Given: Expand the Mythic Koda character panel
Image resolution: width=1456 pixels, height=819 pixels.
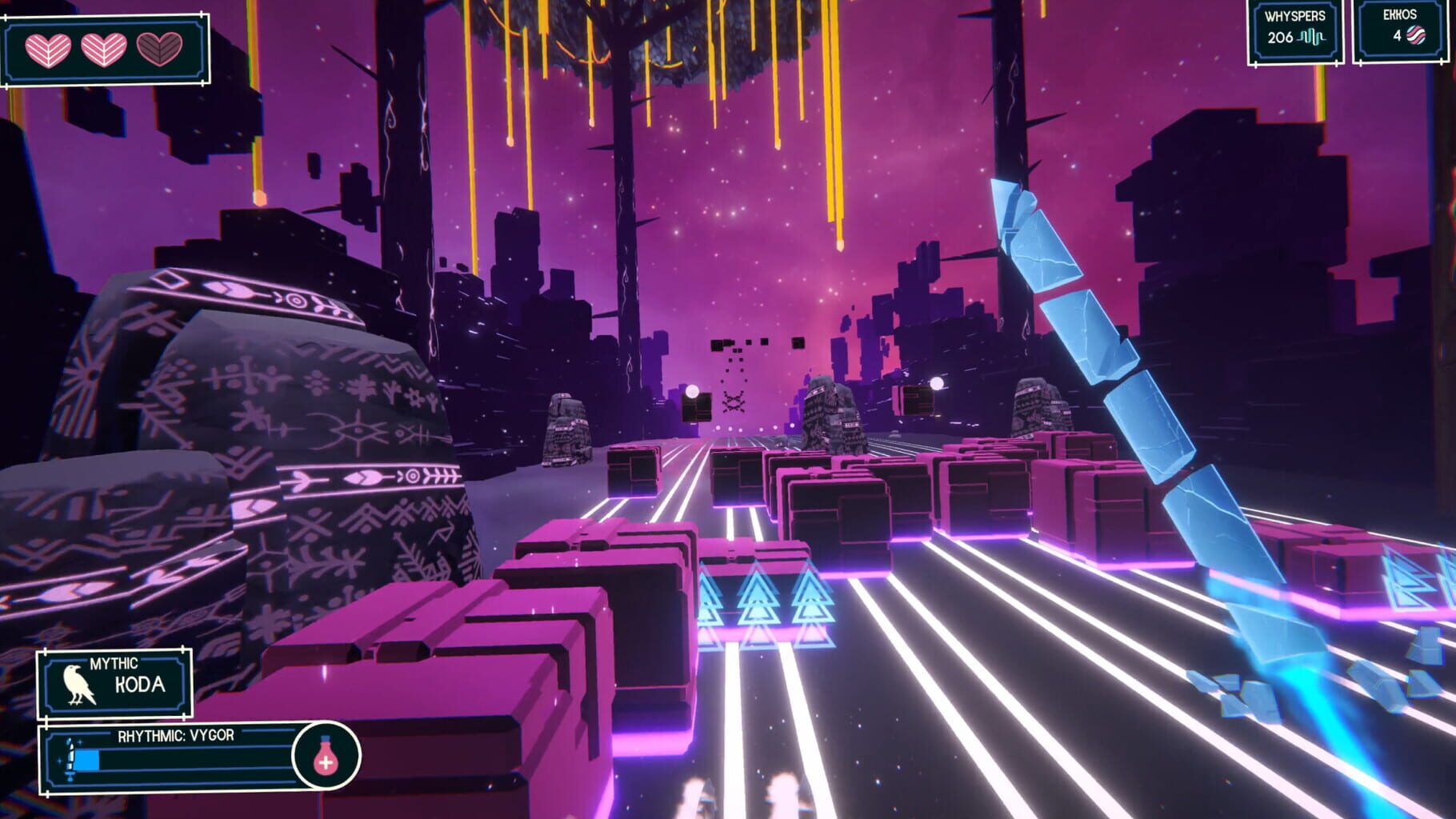Looking at the screenshot, I should point(114,685).
